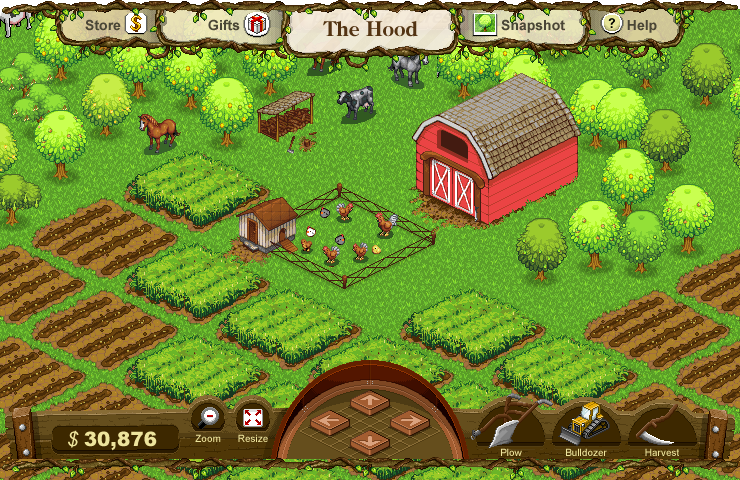The width and height of the screenshot is (740, 480).
Task: Click the Zoom magnifier button
Action: [x=208, y=419]
